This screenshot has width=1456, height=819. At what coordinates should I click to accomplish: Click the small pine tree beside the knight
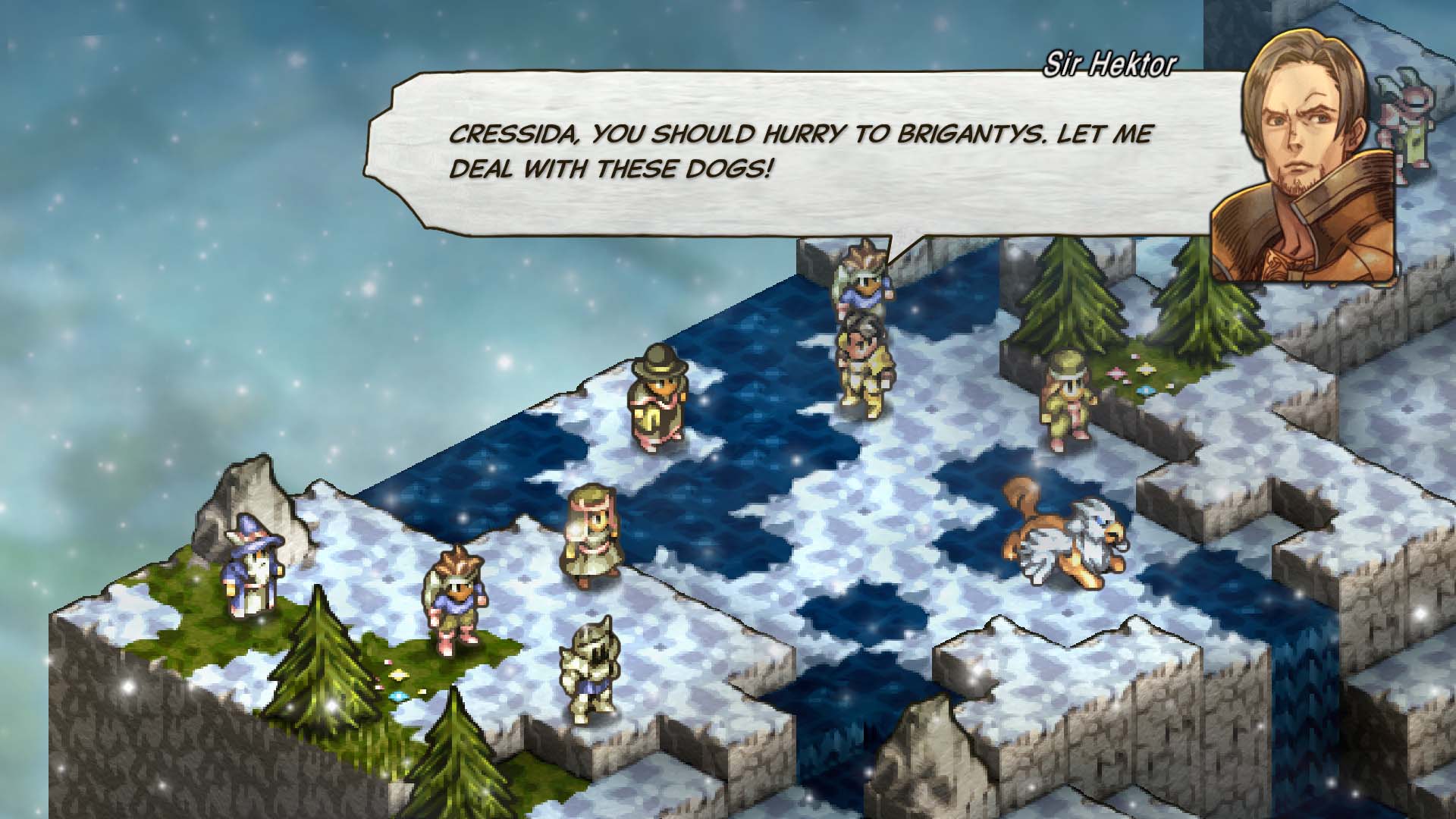(x=459, y=751)
